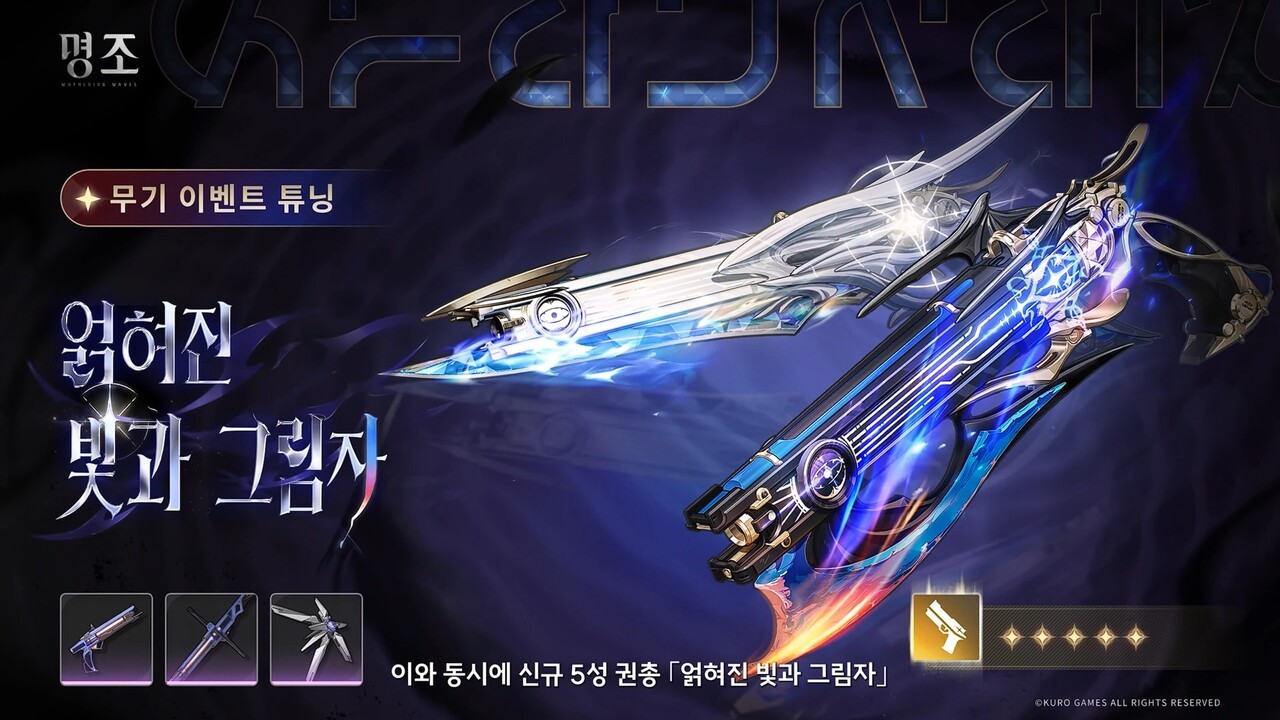Select the silver winged rectifier thumbnail
This screenshot has height=720, width=1280.
316,639
